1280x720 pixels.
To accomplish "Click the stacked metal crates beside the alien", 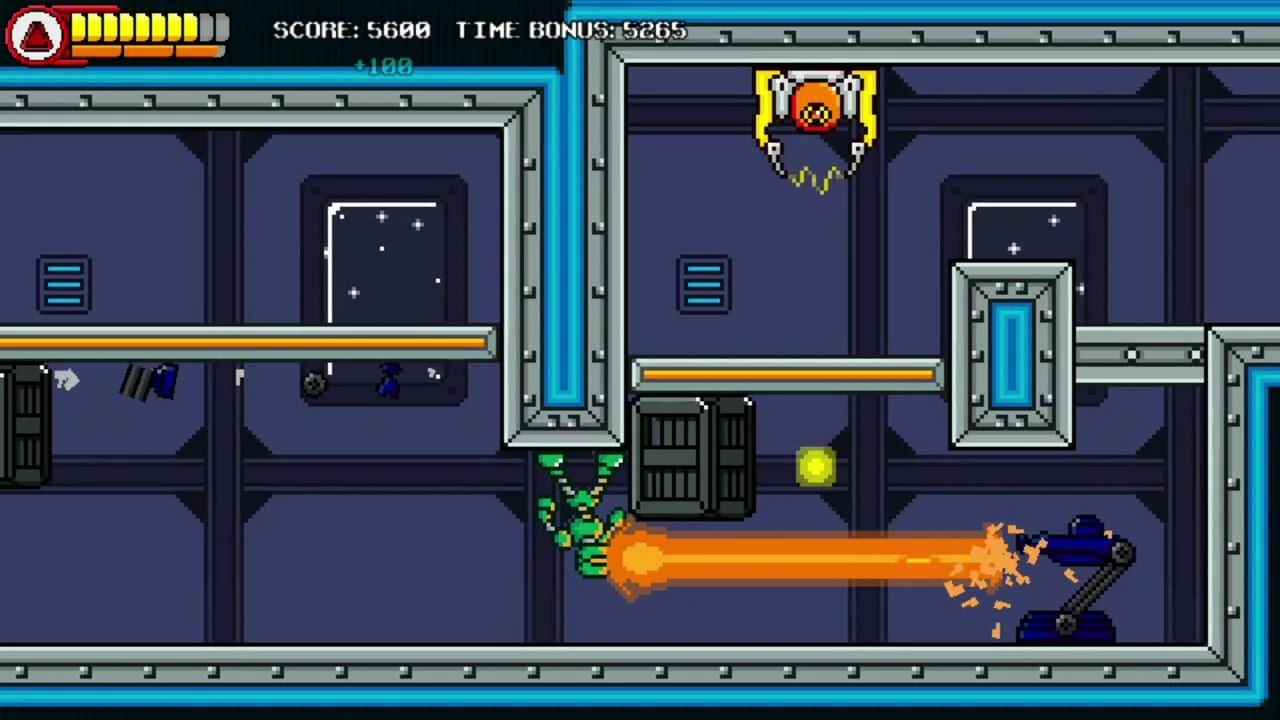I will [690, 455].
